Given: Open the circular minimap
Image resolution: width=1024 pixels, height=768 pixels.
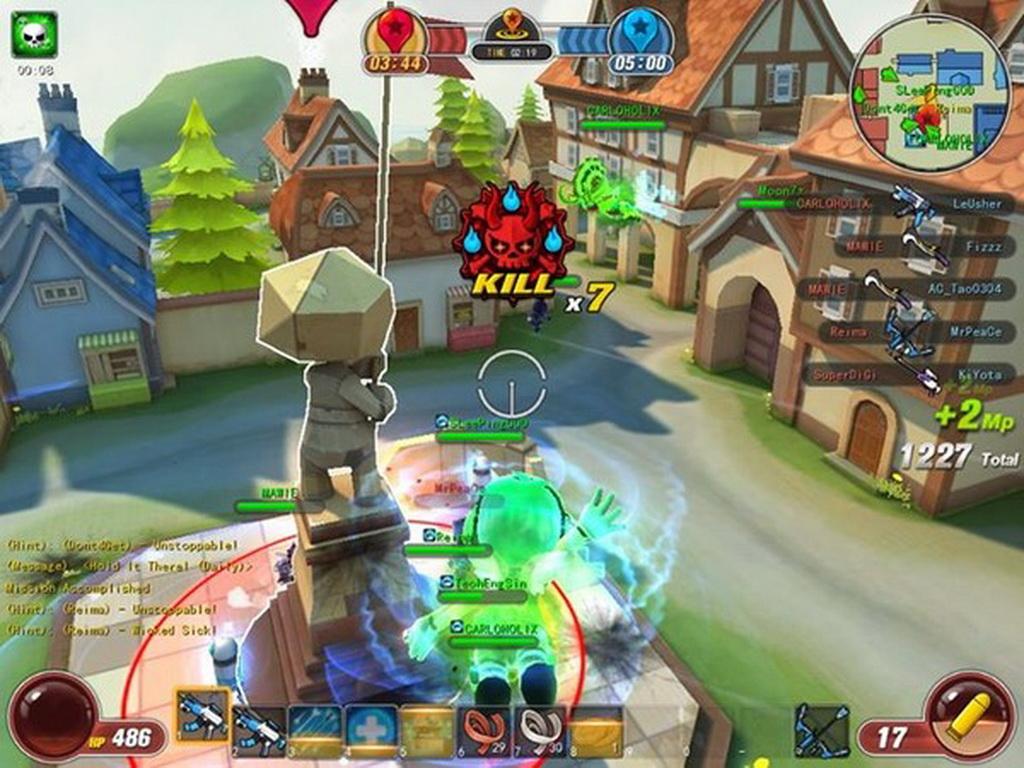Looking at the screenshot, I should tap(930, 92).
